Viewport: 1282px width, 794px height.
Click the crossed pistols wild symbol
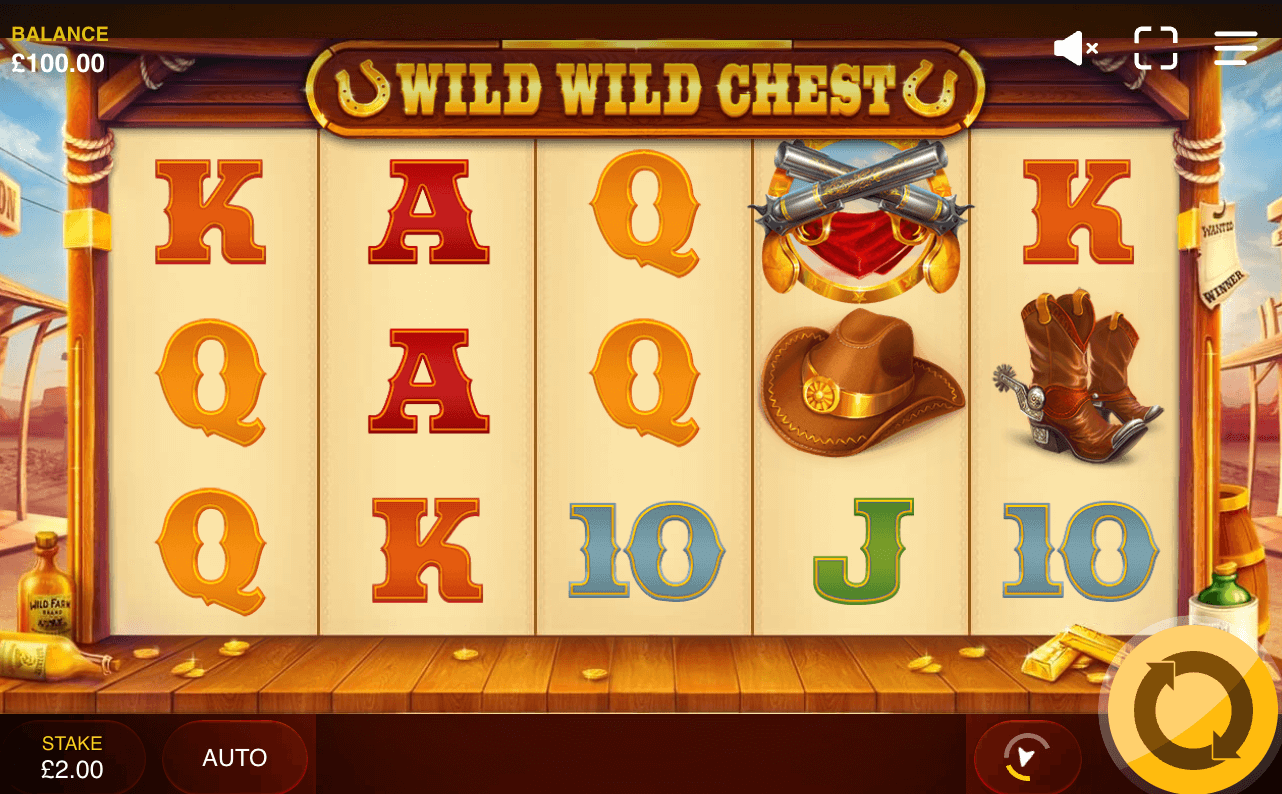tap(860, 218)
